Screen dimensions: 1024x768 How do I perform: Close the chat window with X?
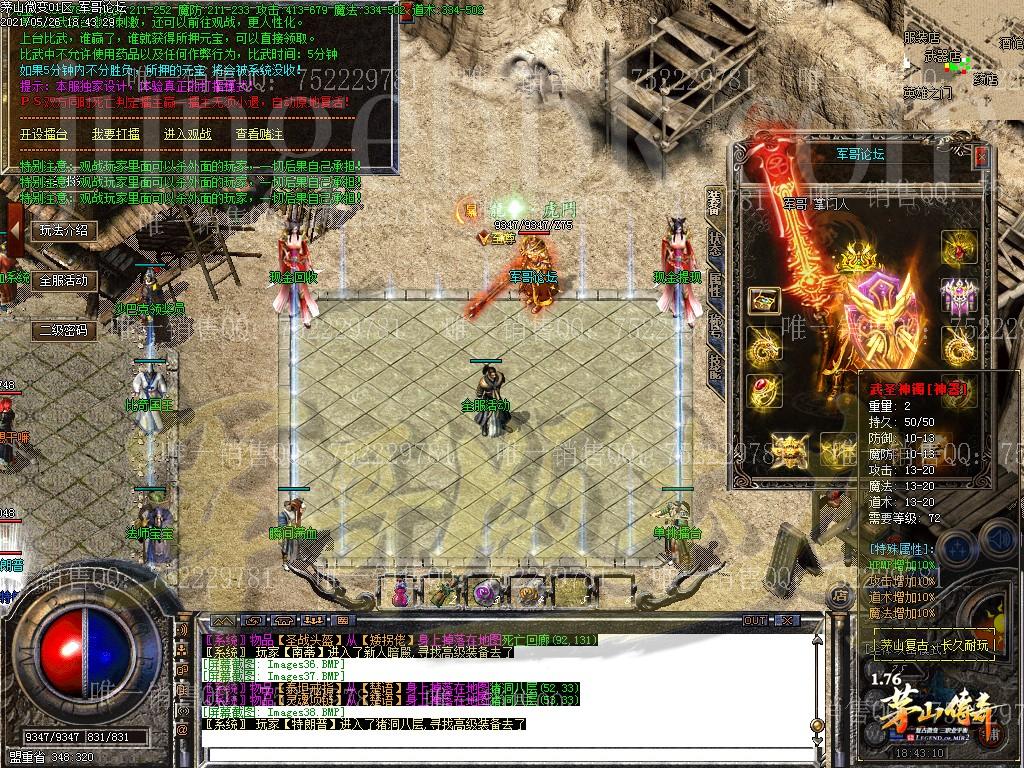(788, 621)
